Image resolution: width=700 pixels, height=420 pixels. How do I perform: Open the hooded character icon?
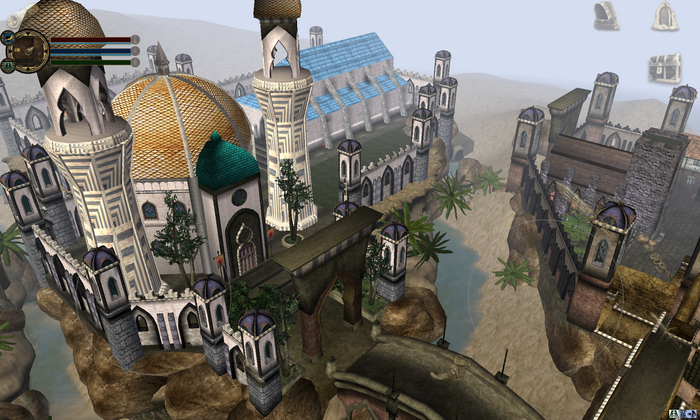[x=606, y=15]
